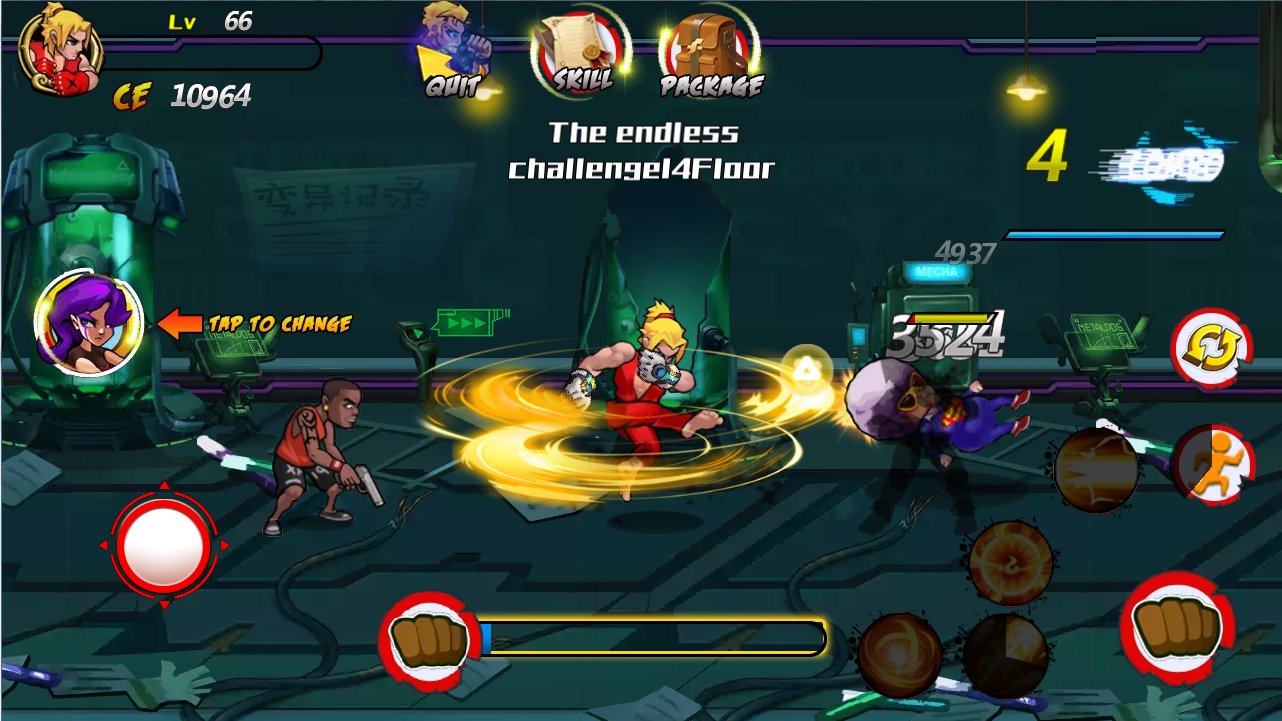Viewport: 1282px width, 721px height.
Task: Trigger the skill orb beside the dash icon
Action: click(x=1096, y=470)
